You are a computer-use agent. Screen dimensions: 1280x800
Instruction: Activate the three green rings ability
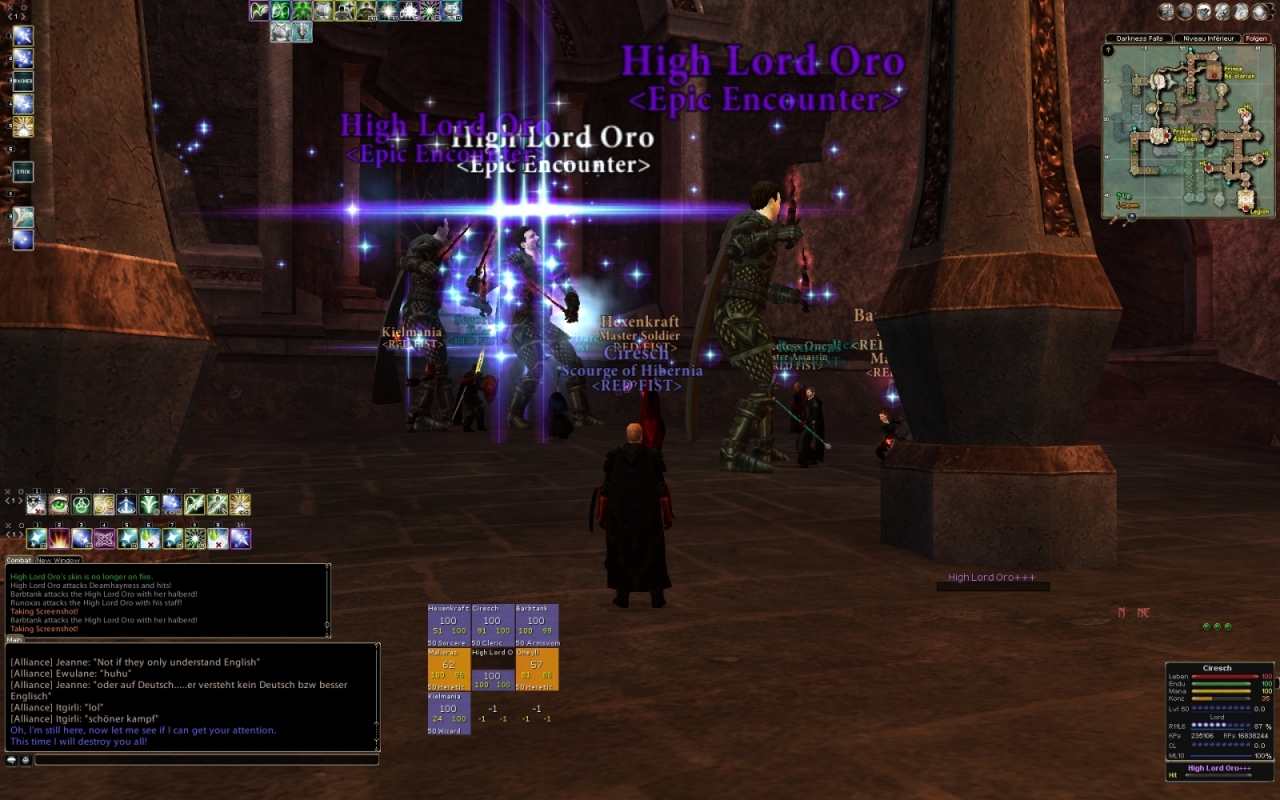point(81,505)
